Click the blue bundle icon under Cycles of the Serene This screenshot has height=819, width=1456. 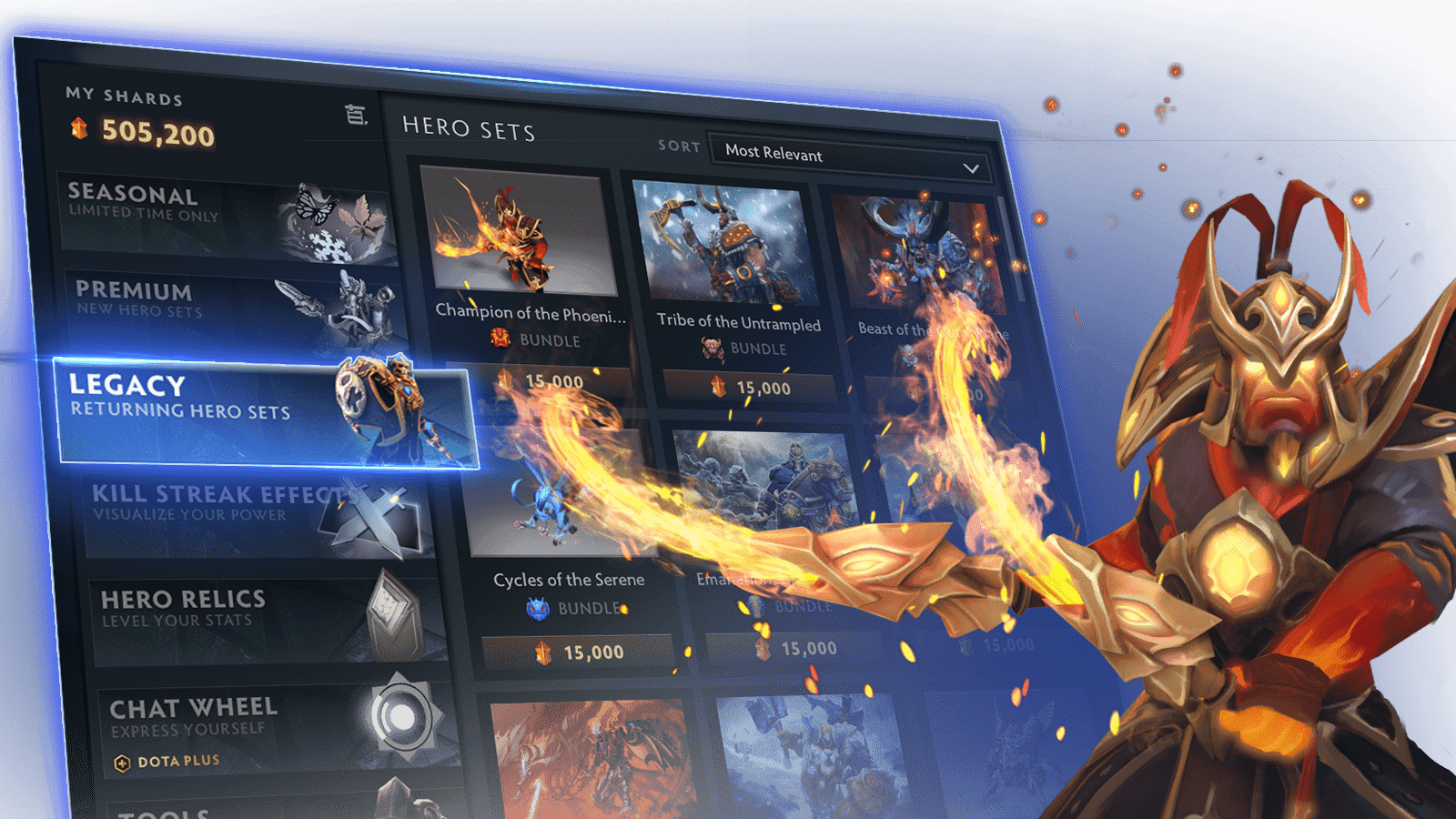(539, 608)
